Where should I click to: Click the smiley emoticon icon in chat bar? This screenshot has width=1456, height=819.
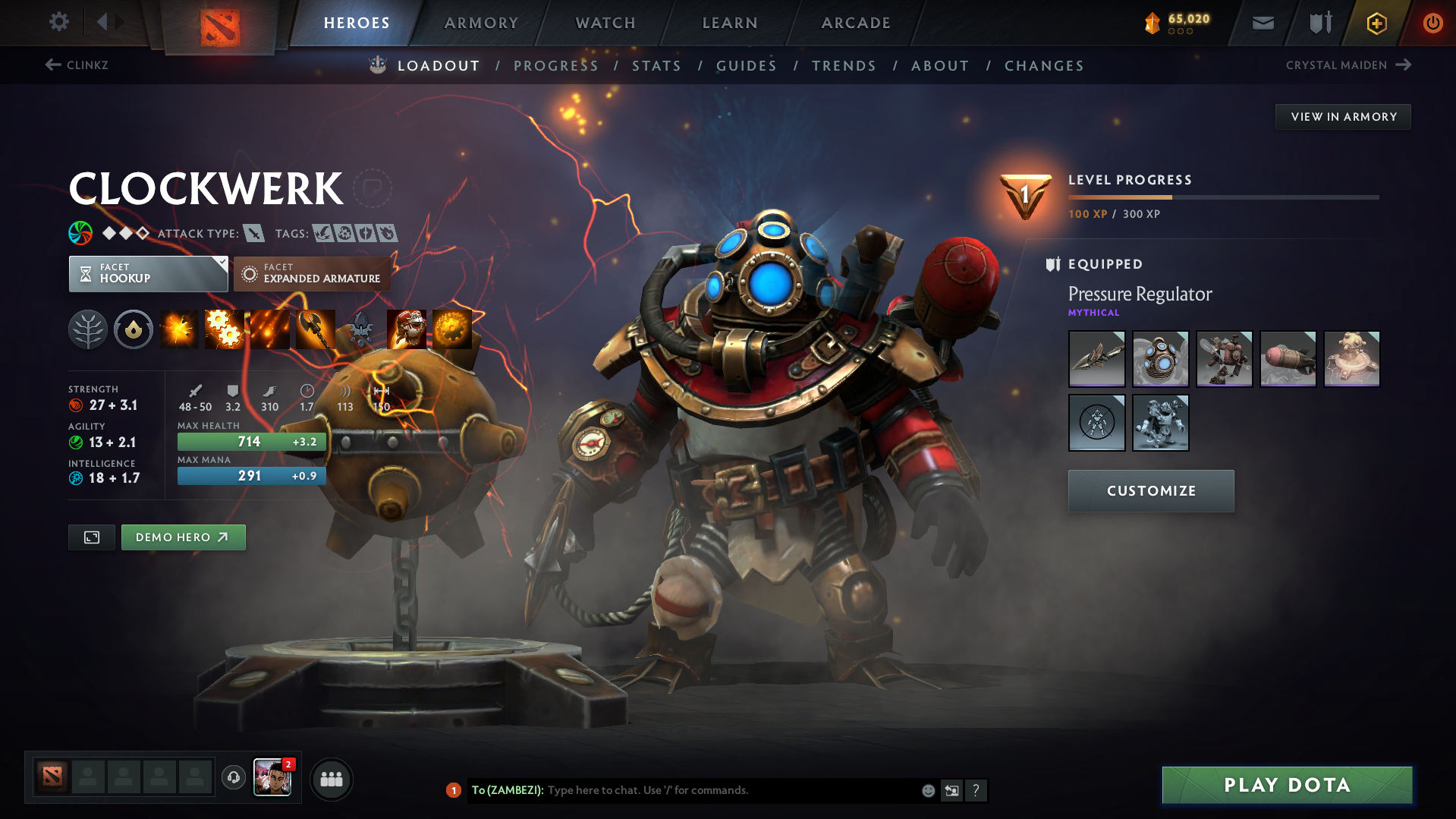coord(928,790)
